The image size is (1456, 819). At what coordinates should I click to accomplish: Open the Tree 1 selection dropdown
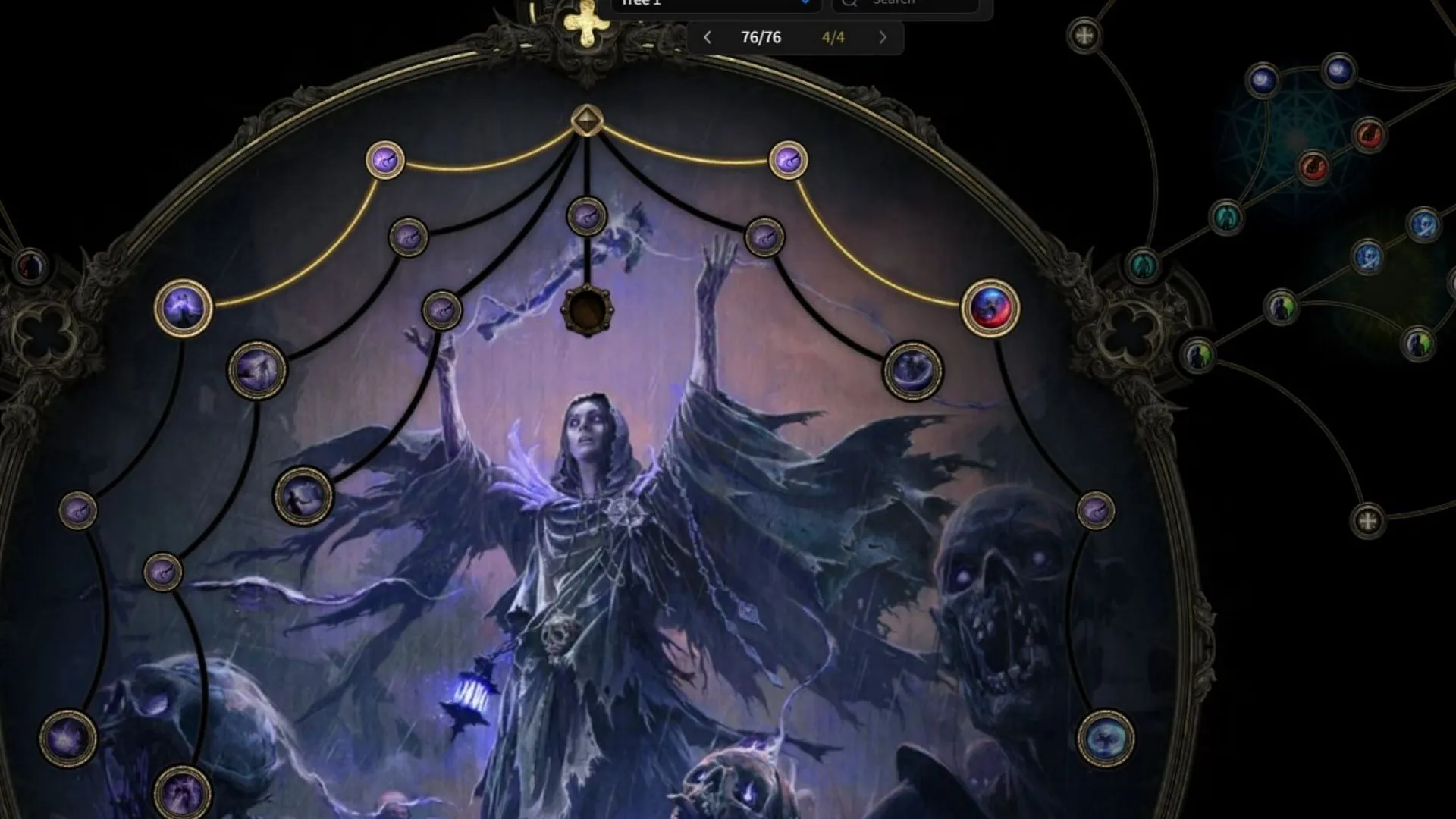pos(713,4)
